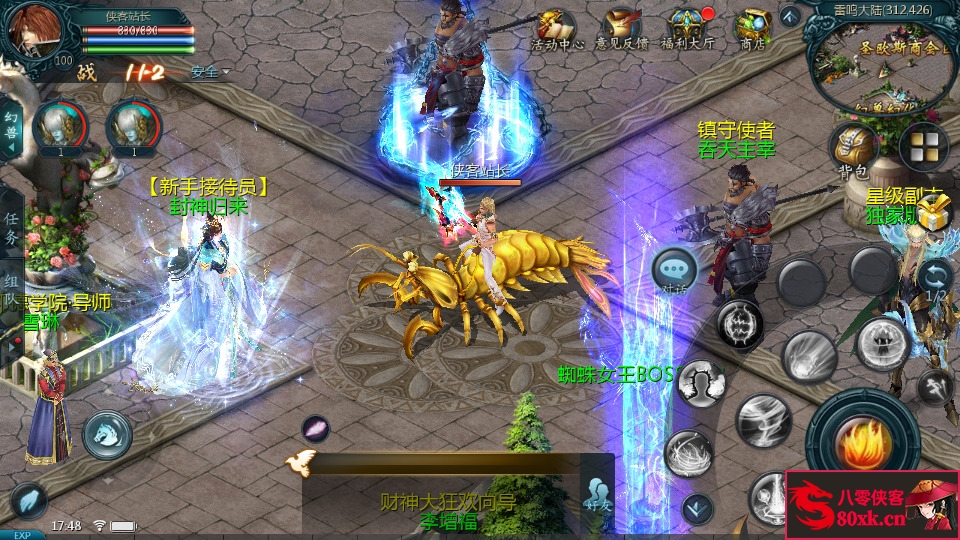Open the 安全 mode dropdown
Screen dimensions: 960x540
(210, 72)
